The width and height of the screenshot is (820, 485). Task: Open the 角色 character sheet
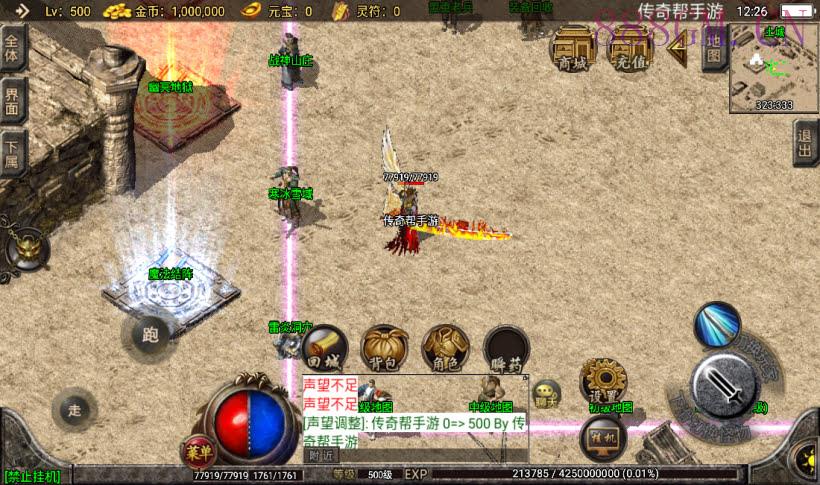(445, 347)
